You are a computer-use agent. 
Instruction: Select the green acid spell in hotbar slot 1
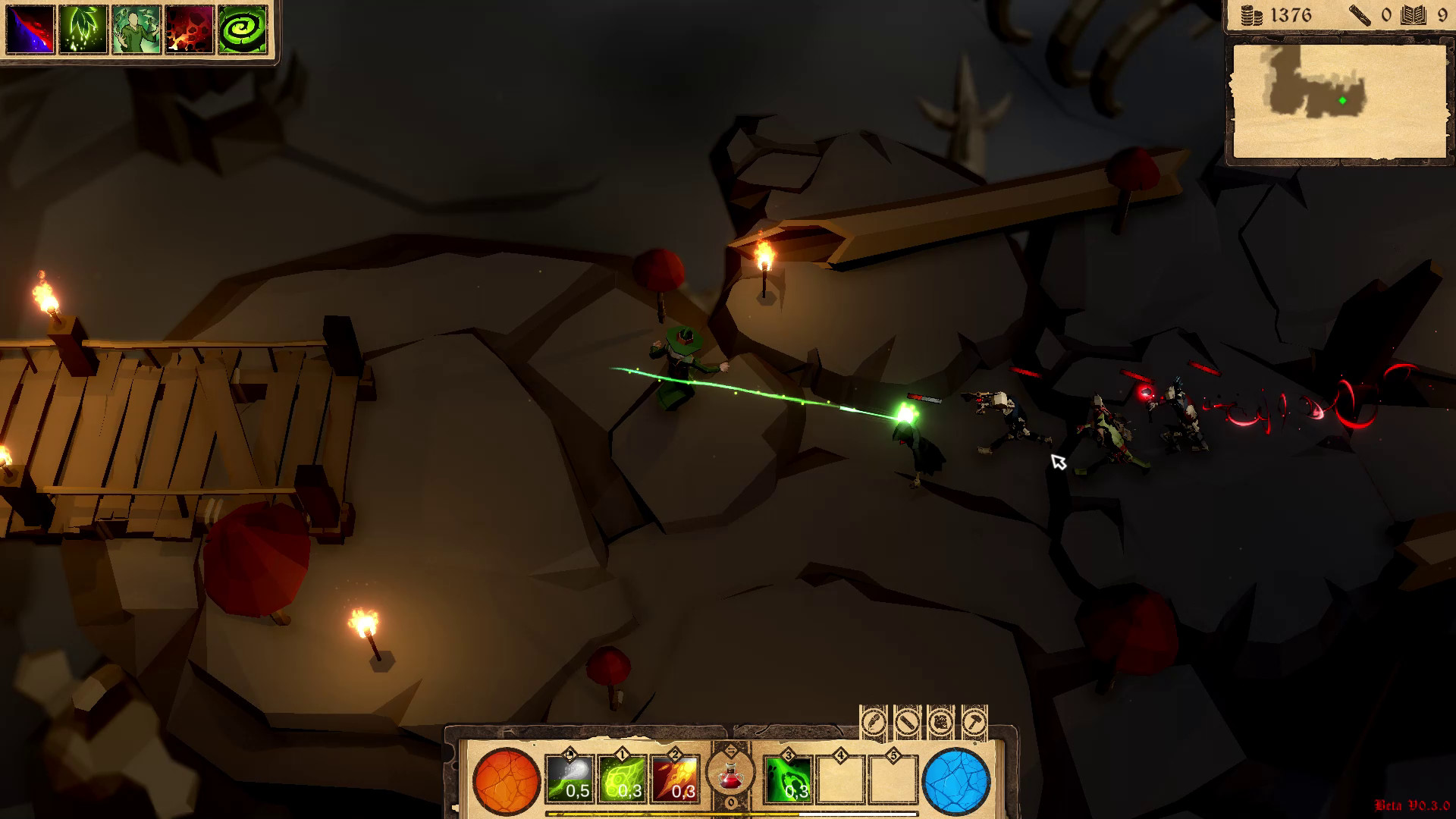(623, 778)
